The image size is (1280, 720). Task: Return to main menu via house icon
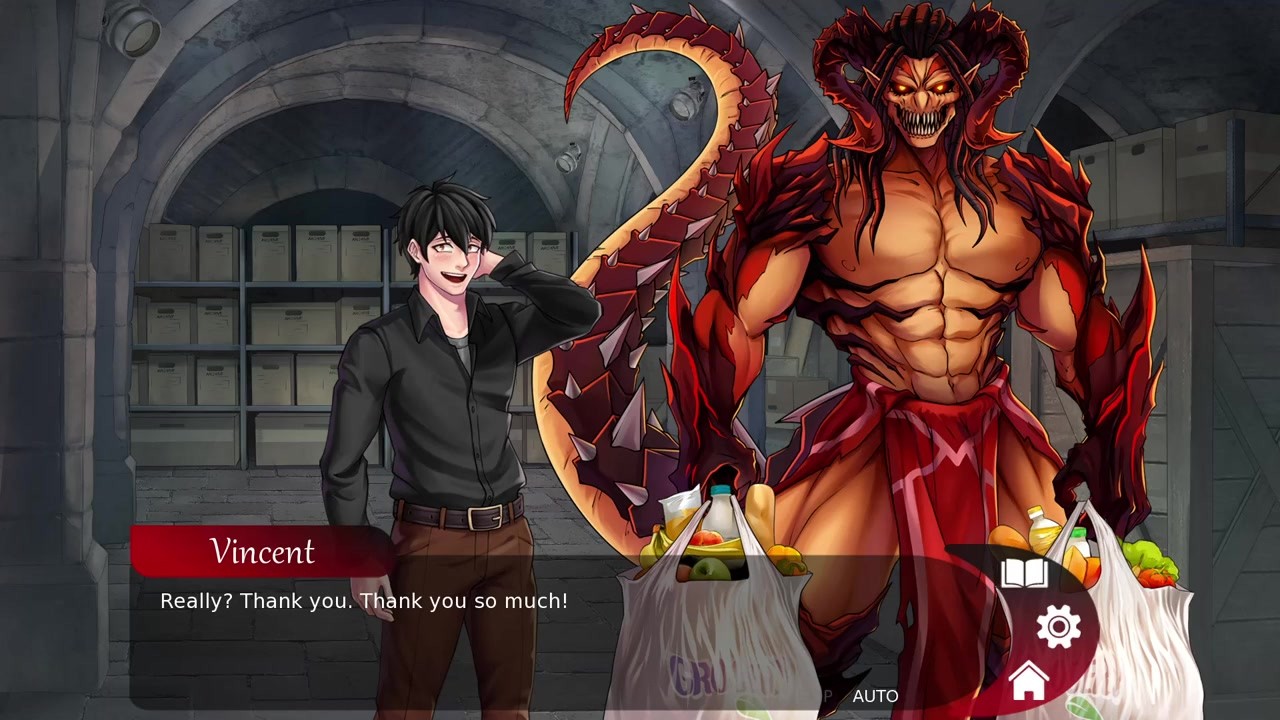point(1028,682)
